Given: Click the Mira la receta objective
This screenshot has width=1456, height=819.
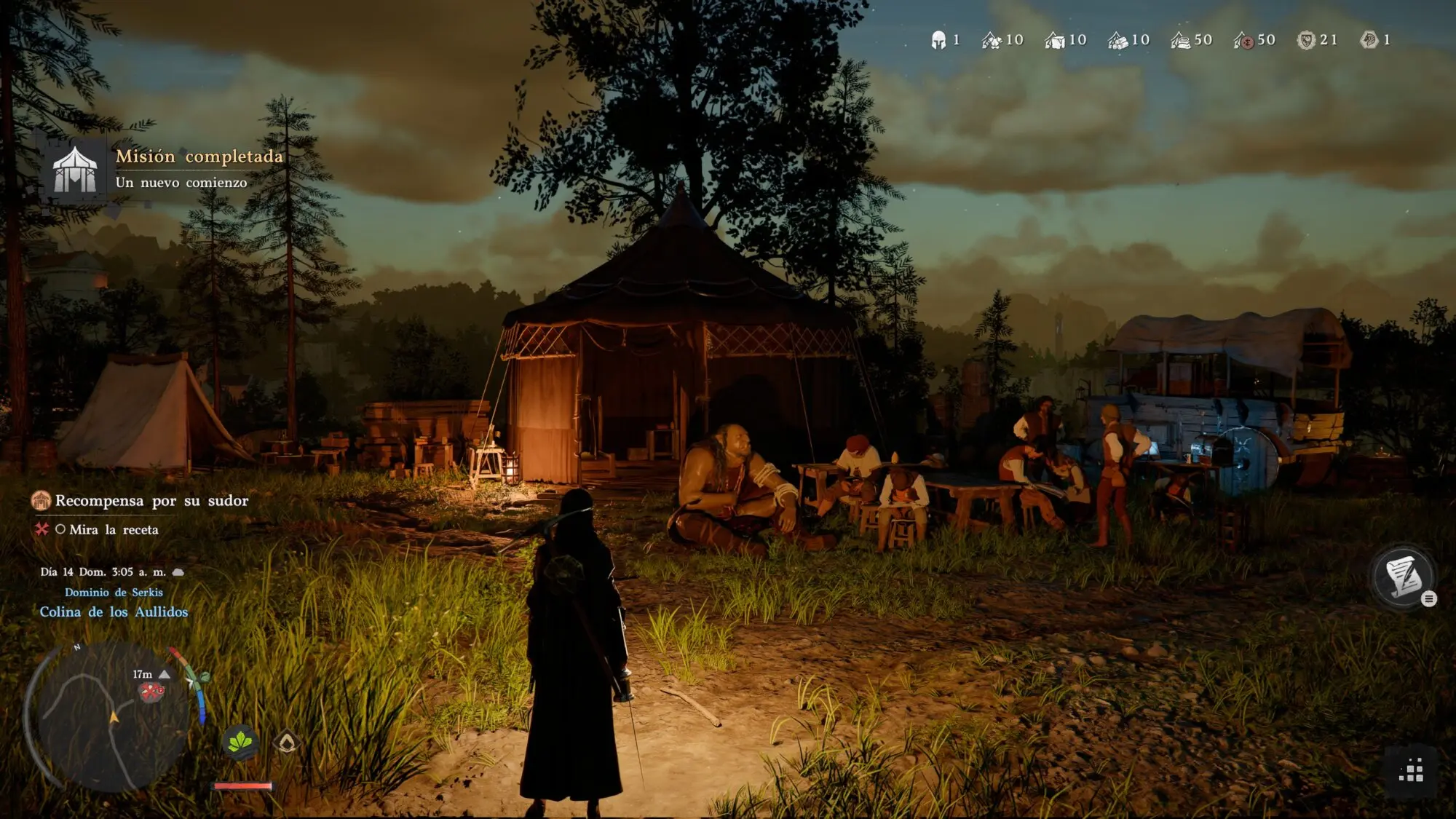Looking at the screenshot, I should tap(114, 530).
